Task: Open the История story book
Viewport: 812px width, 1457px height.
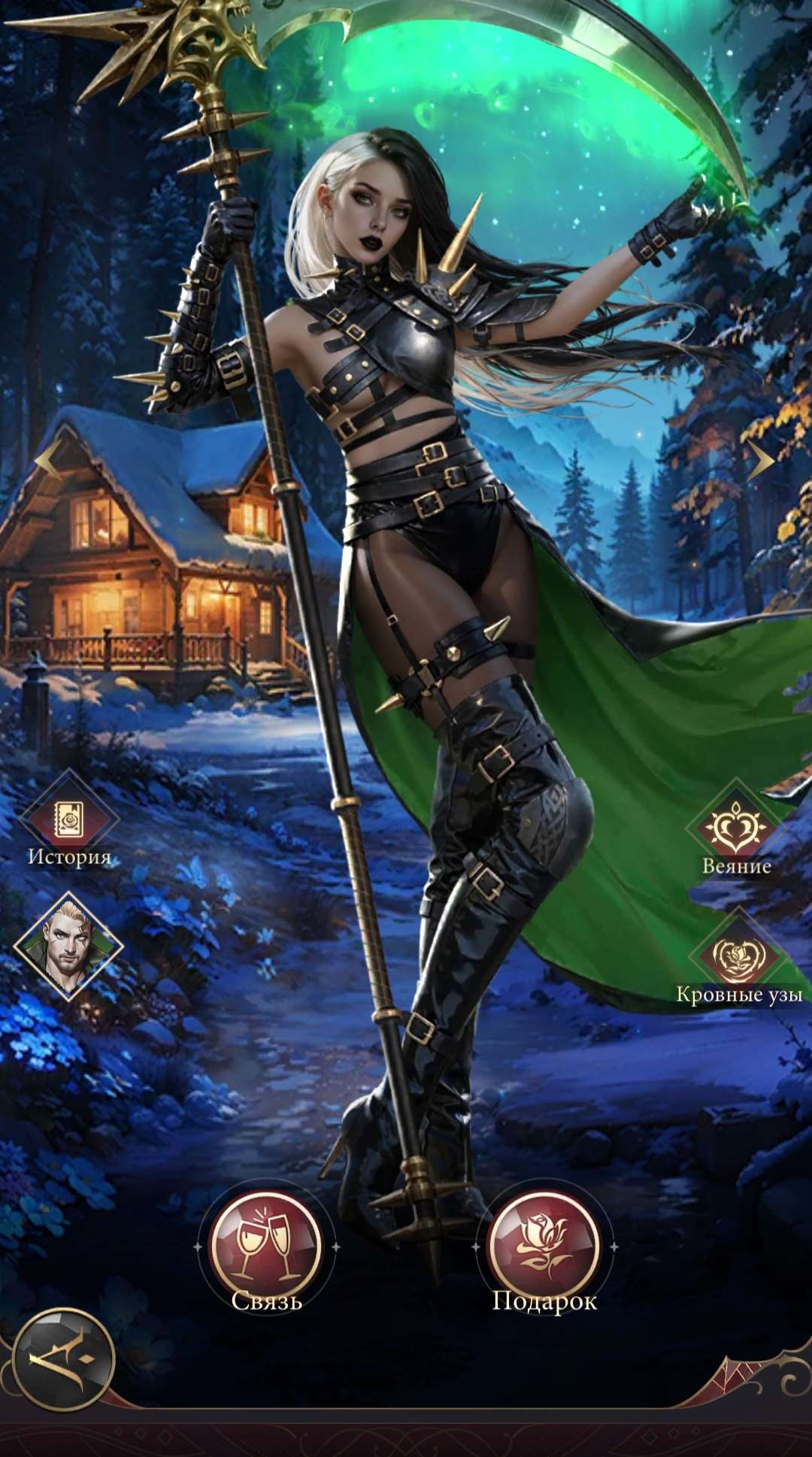Action: [68, 819]
